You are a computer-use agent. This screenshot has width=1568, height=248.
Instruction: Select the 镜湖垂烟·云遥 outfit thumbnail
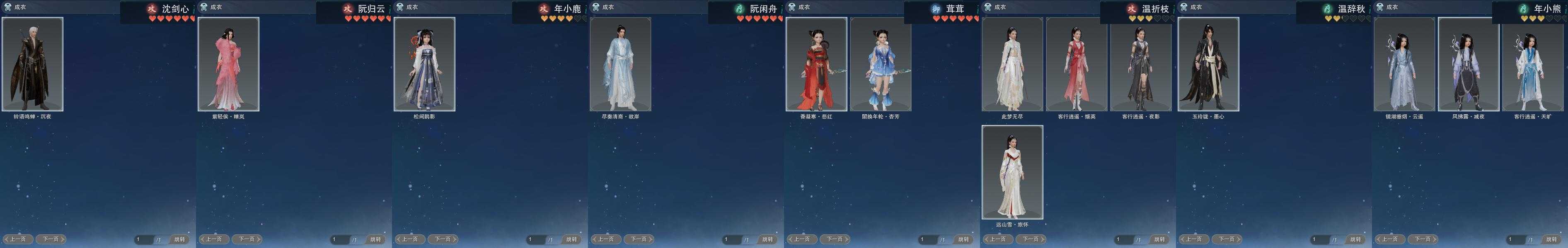[x=1404, y=64]
